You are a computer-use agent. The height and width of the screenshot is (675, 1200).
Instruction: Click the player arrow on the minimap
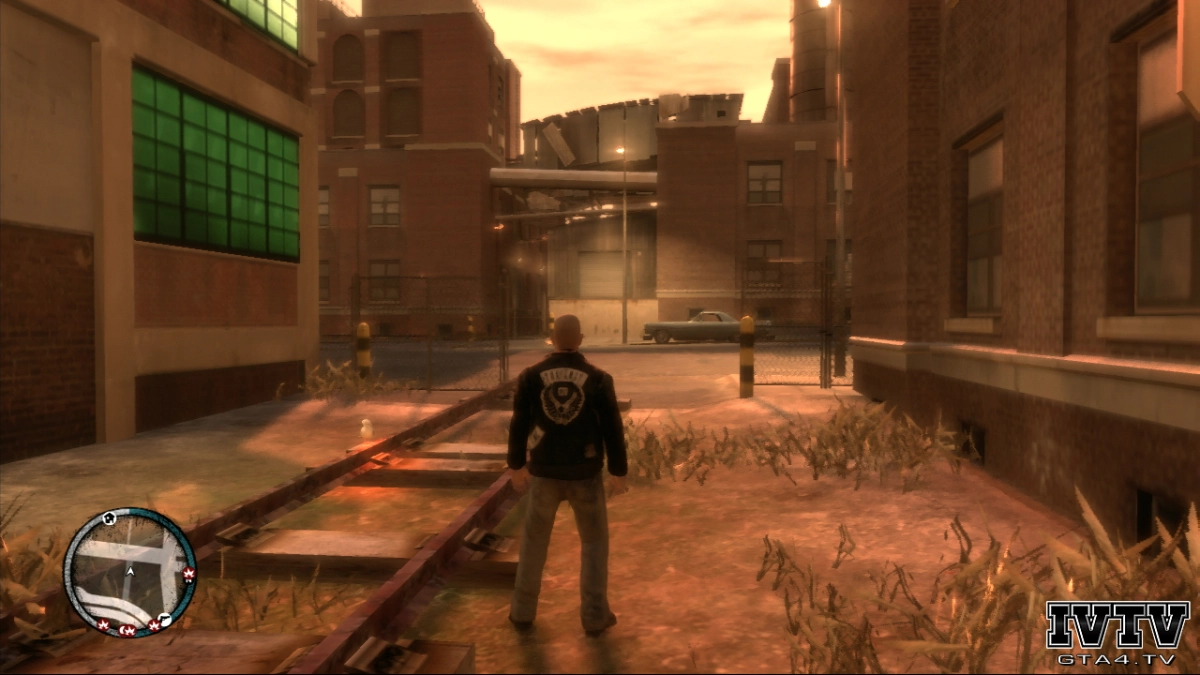pyautogui.click(x=130, y=572)
